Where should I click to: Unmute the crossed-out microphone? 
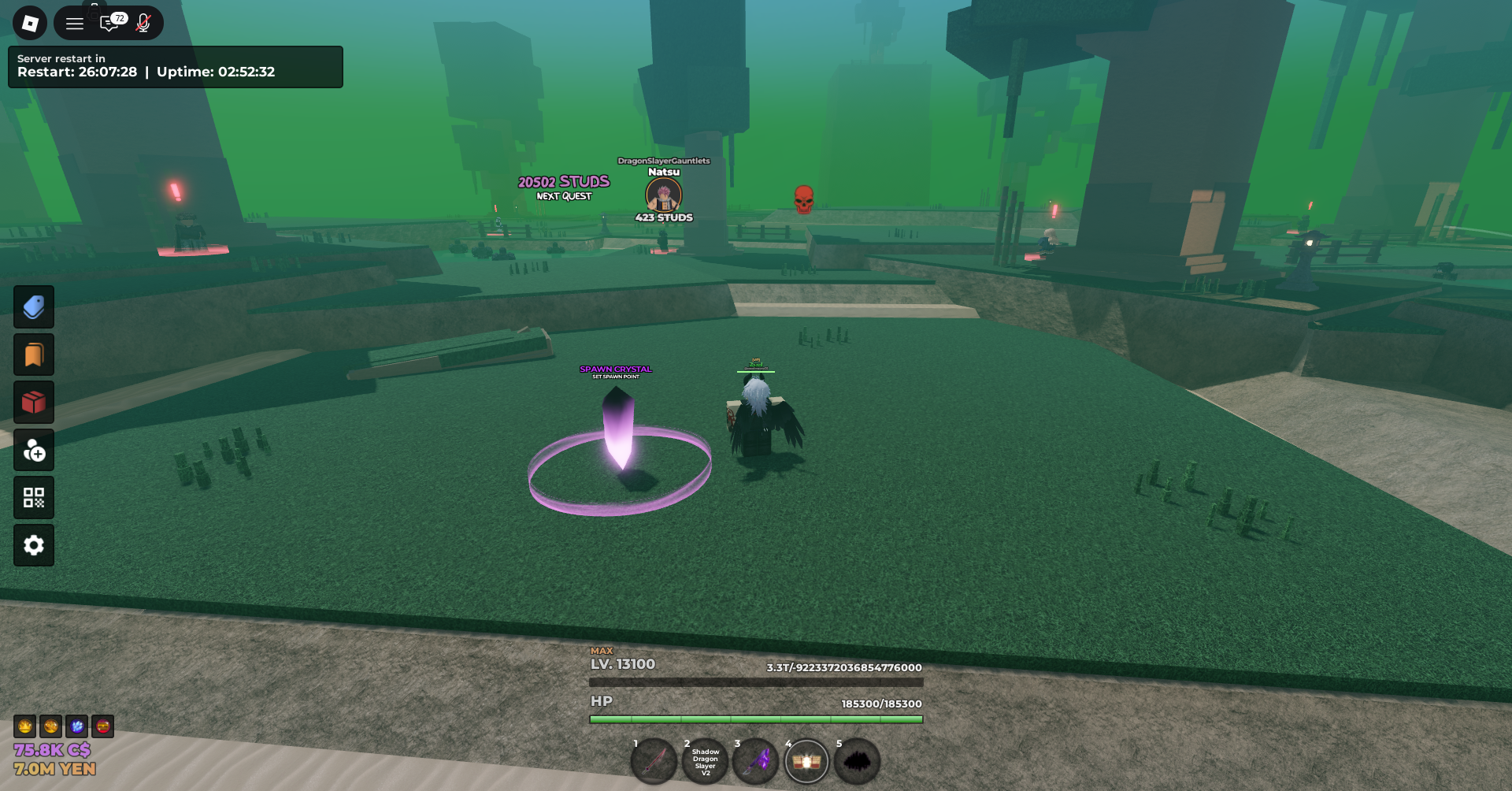pos(143,23)
